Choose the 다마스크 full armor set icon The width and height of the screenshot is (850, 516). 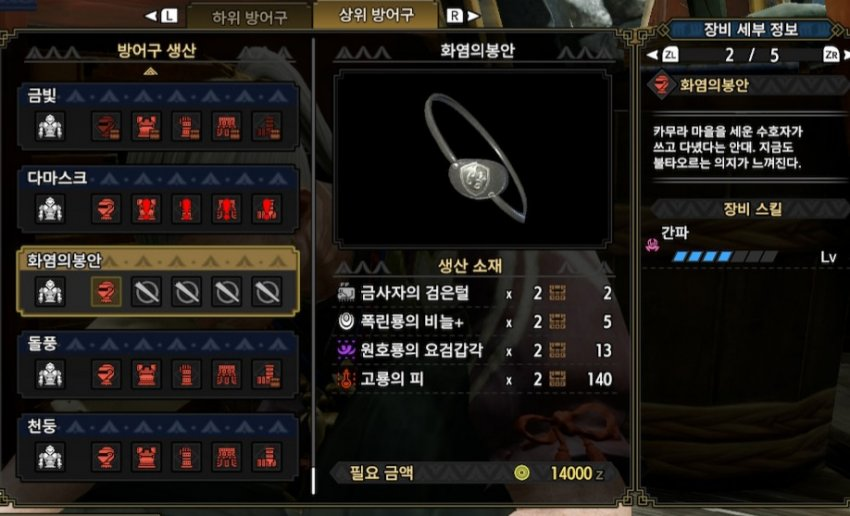coord(51,209)
